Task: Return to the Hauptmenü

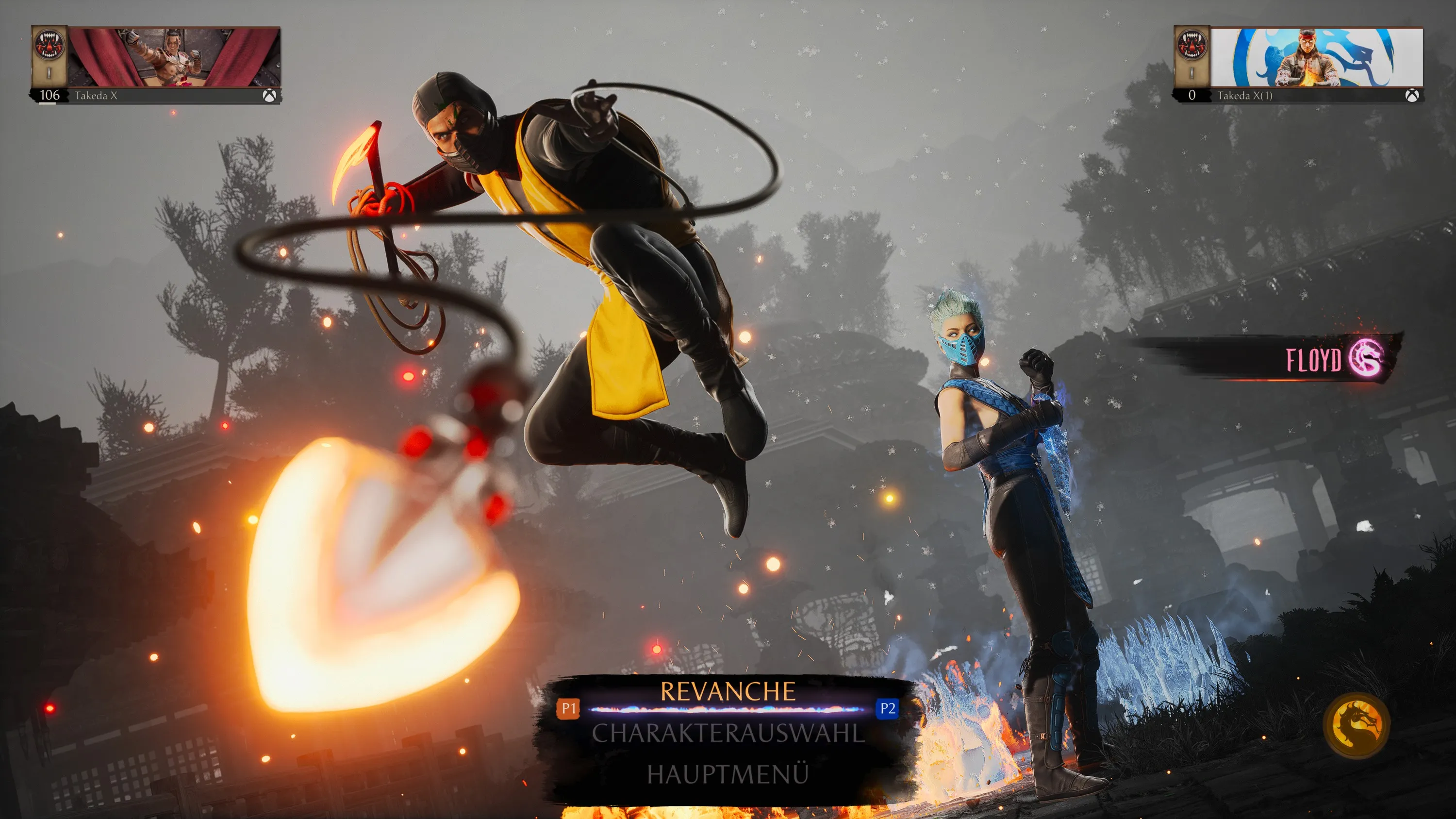Action: [728, 774]
